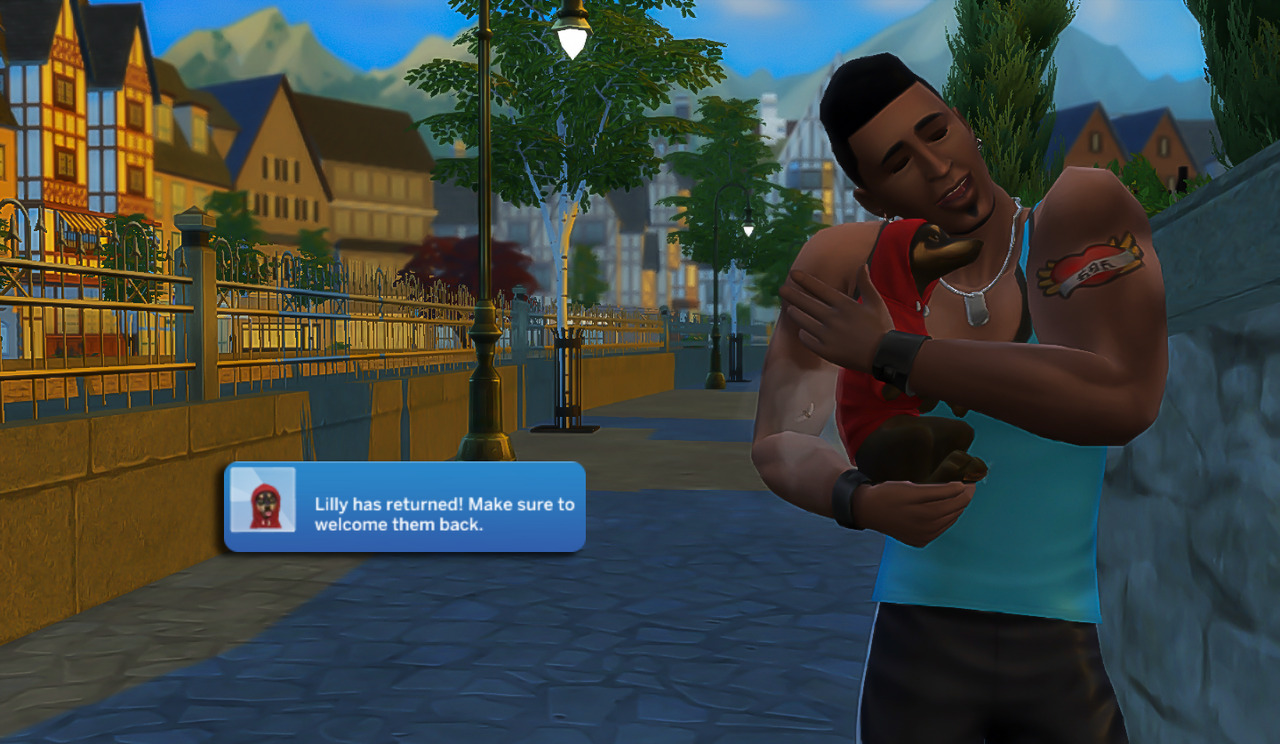Select Lilly's dog portrait in the notification
The image size is (1280, 744).
(x=263, y=500)
